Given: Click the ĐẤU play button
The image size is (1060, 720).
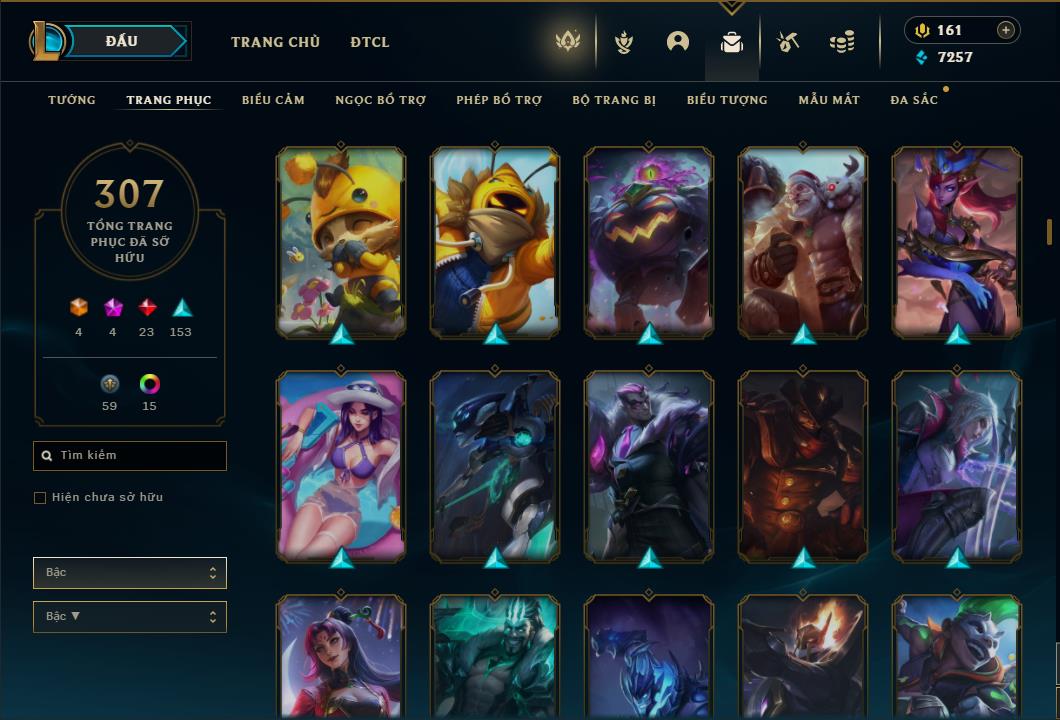Looking at the screenshot, I should [122, 41].
